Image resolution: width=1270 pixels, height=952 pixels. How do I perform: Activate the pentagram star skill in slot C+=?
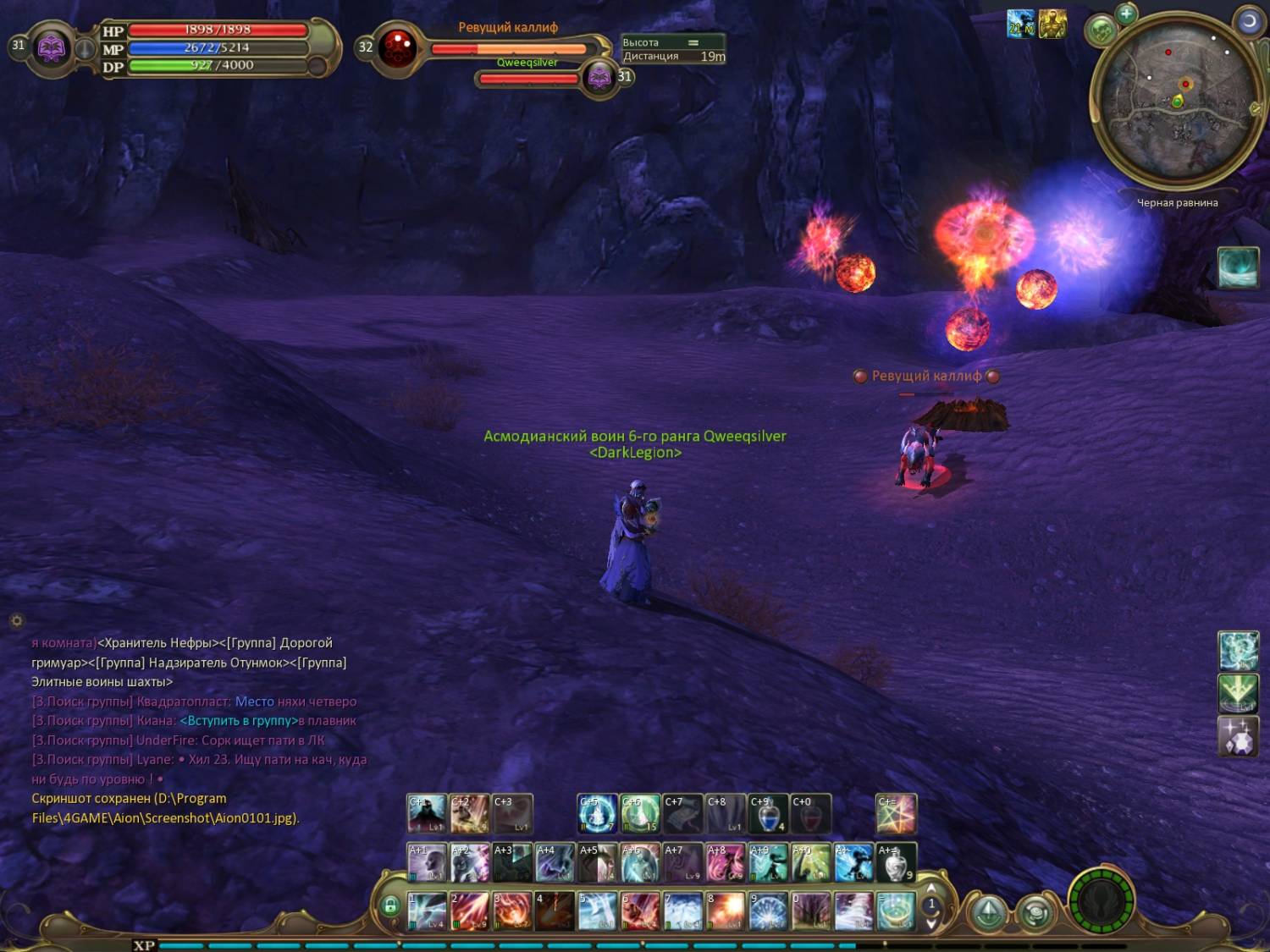pos(896,814)
